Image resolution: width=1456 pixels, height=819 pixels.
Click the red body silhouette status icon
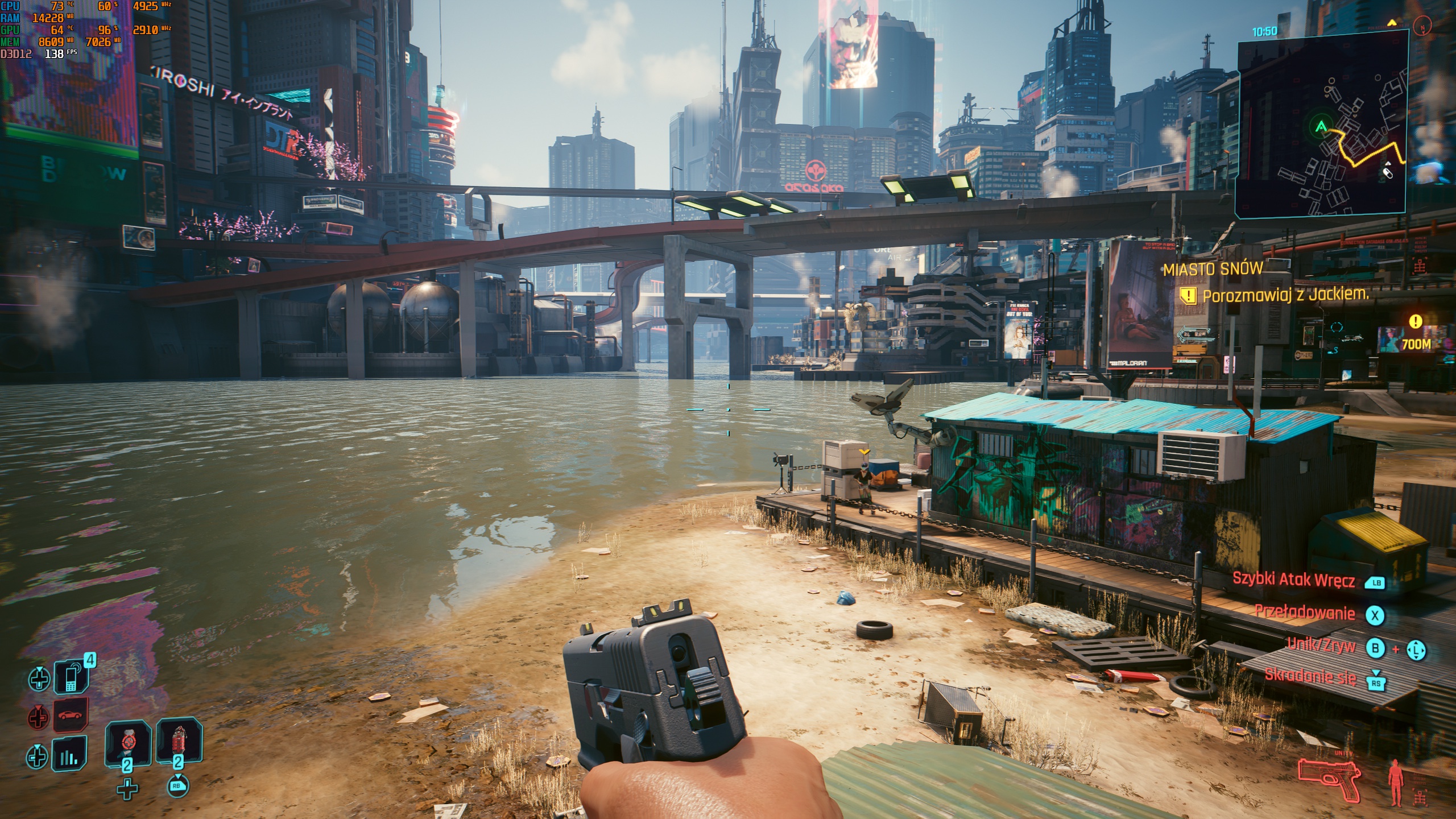(x=1395, y=782)
